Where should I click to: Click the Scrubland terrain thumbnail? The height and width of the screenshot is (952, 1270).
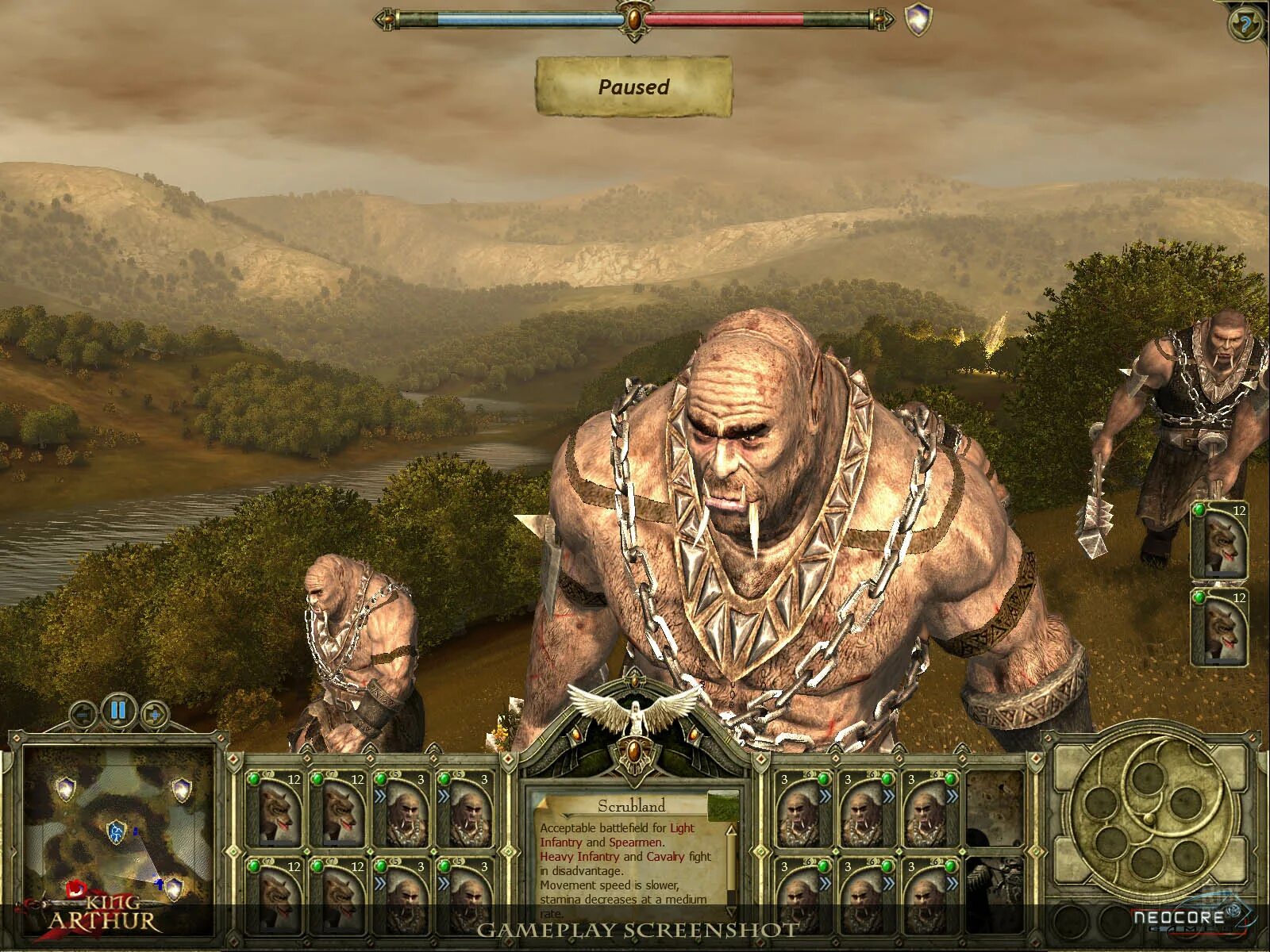pyautogui.click(x=722, y=805)
